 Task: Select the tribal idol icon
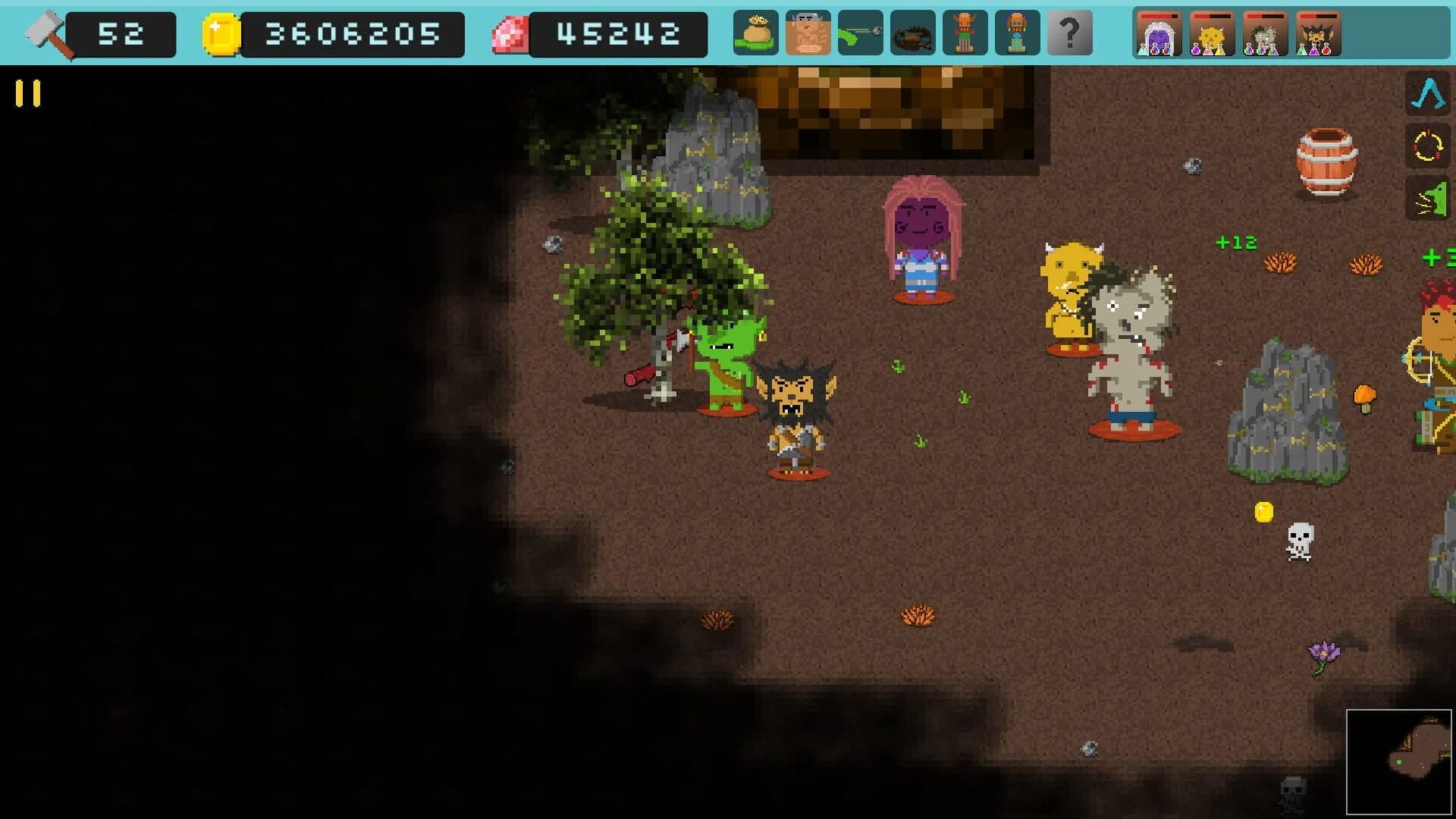pyautogui.click(x=1017, y=33)
